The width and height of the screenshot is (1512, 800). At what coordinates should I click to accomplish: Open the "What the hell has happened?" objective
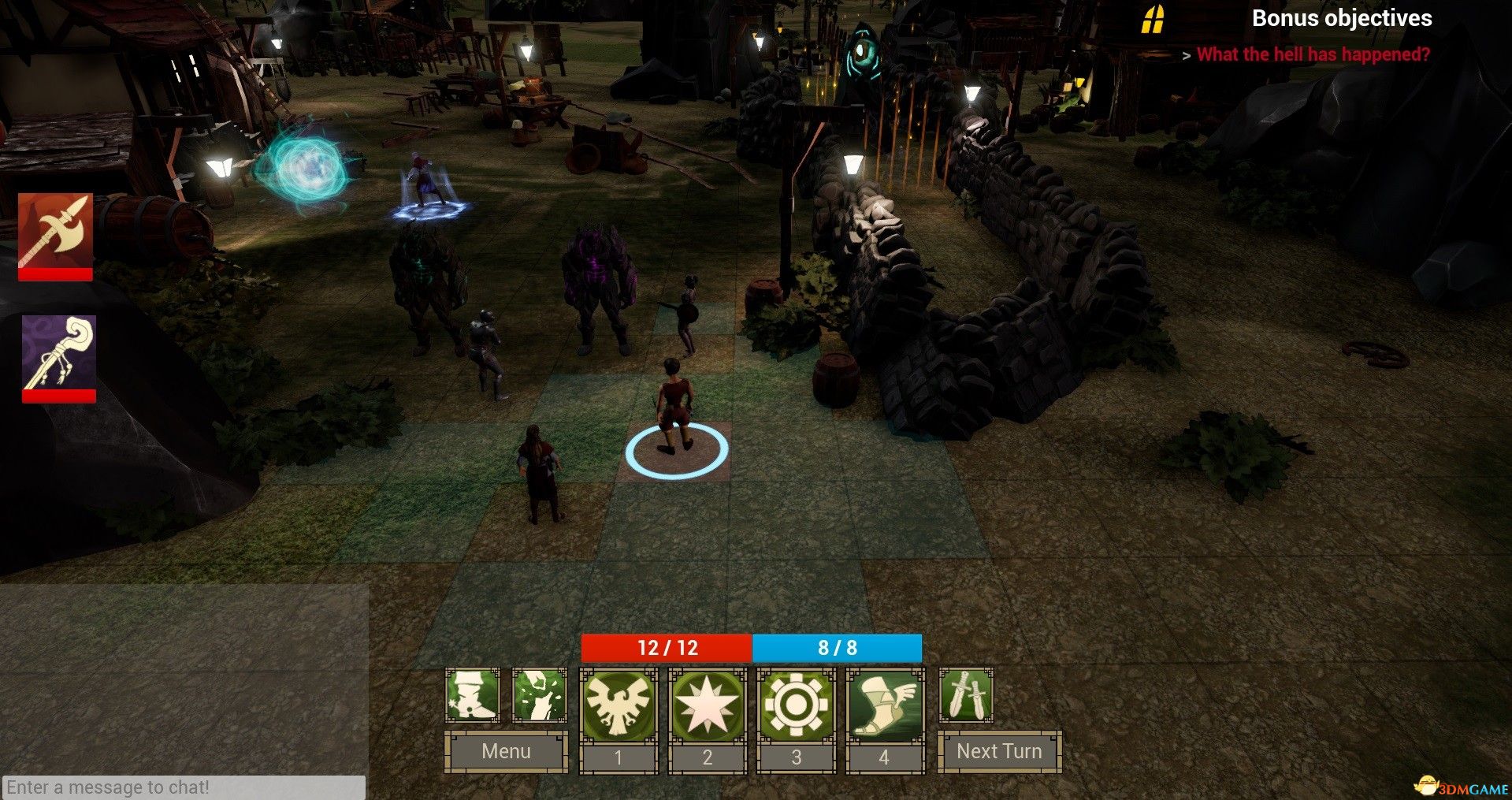[1313, 54]
